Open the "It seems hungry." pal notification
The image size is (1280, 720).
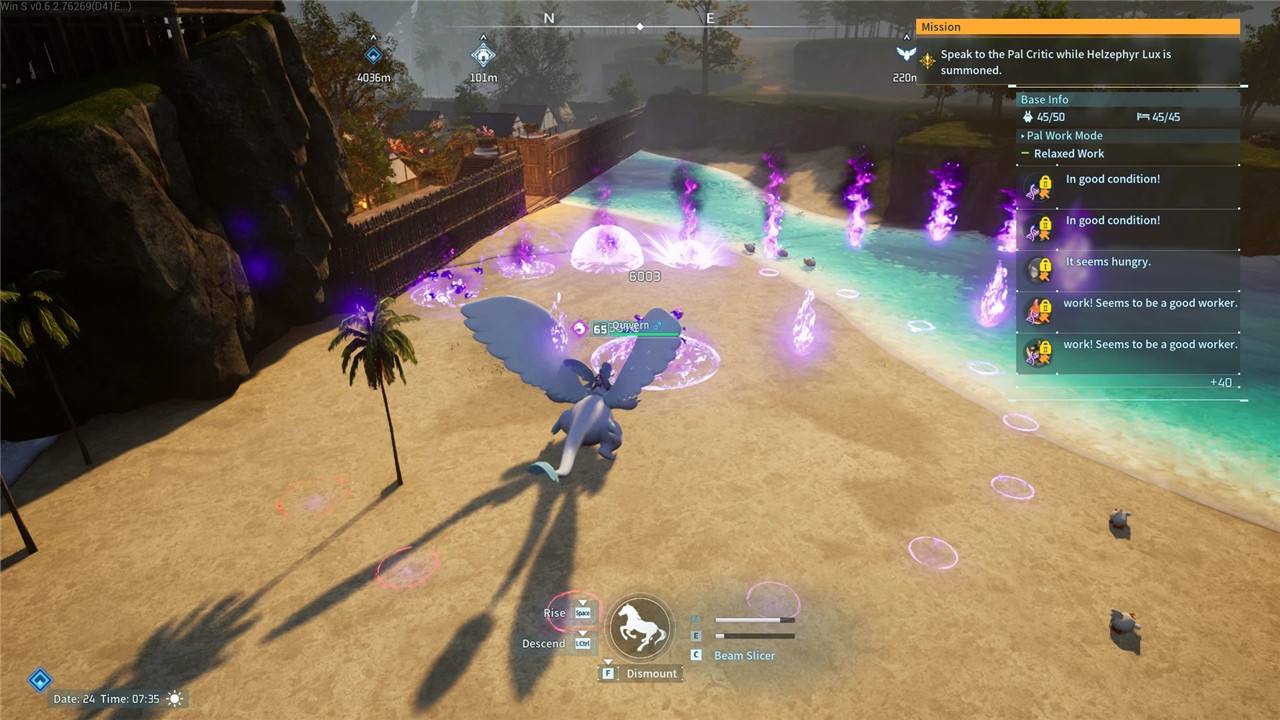[1108, 262]
